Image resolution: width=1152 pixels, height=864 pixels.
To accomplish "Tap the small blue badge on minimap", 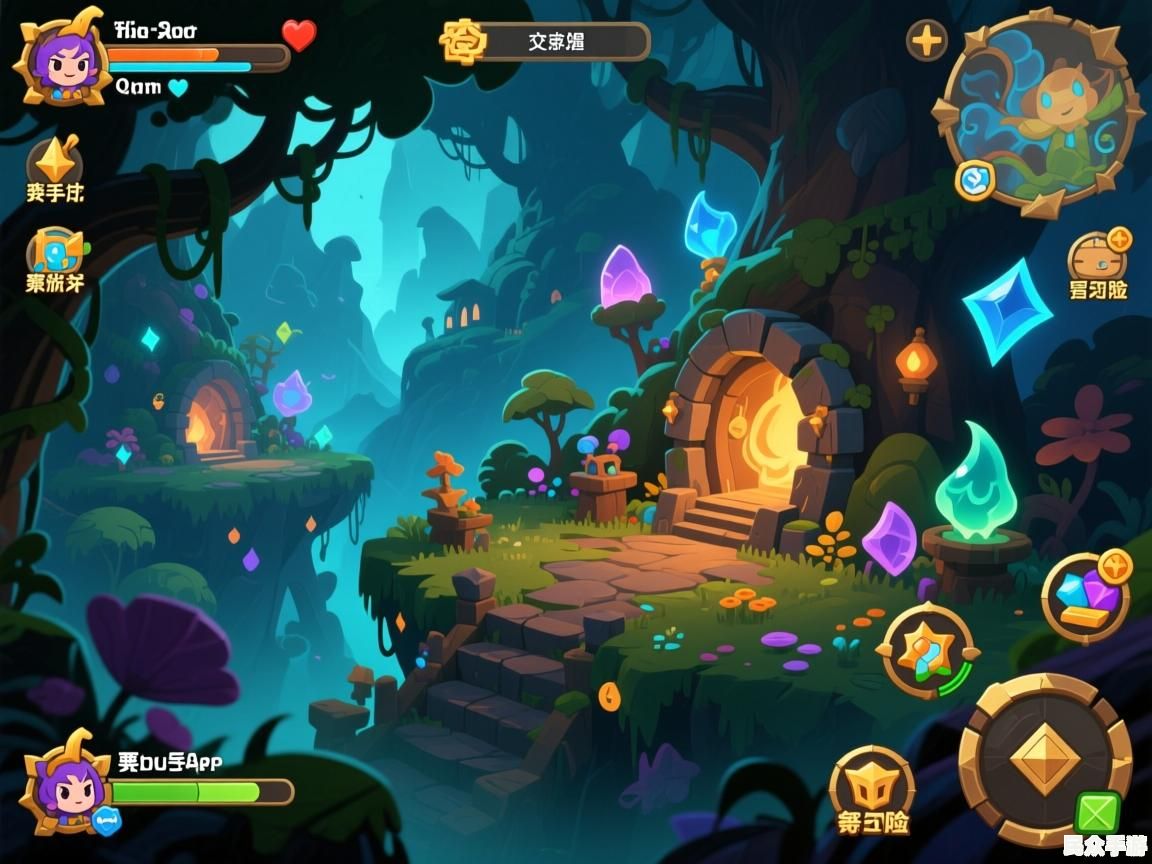I will click(974, 180).
